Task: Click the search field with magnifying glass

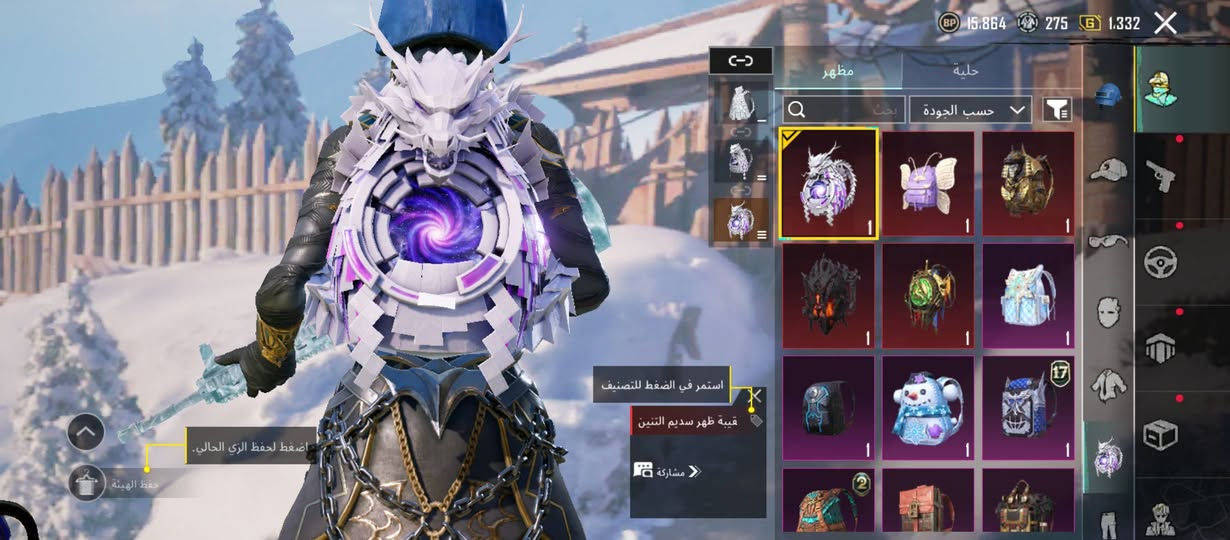Action: pyautogui.click(x=843, y=110)
